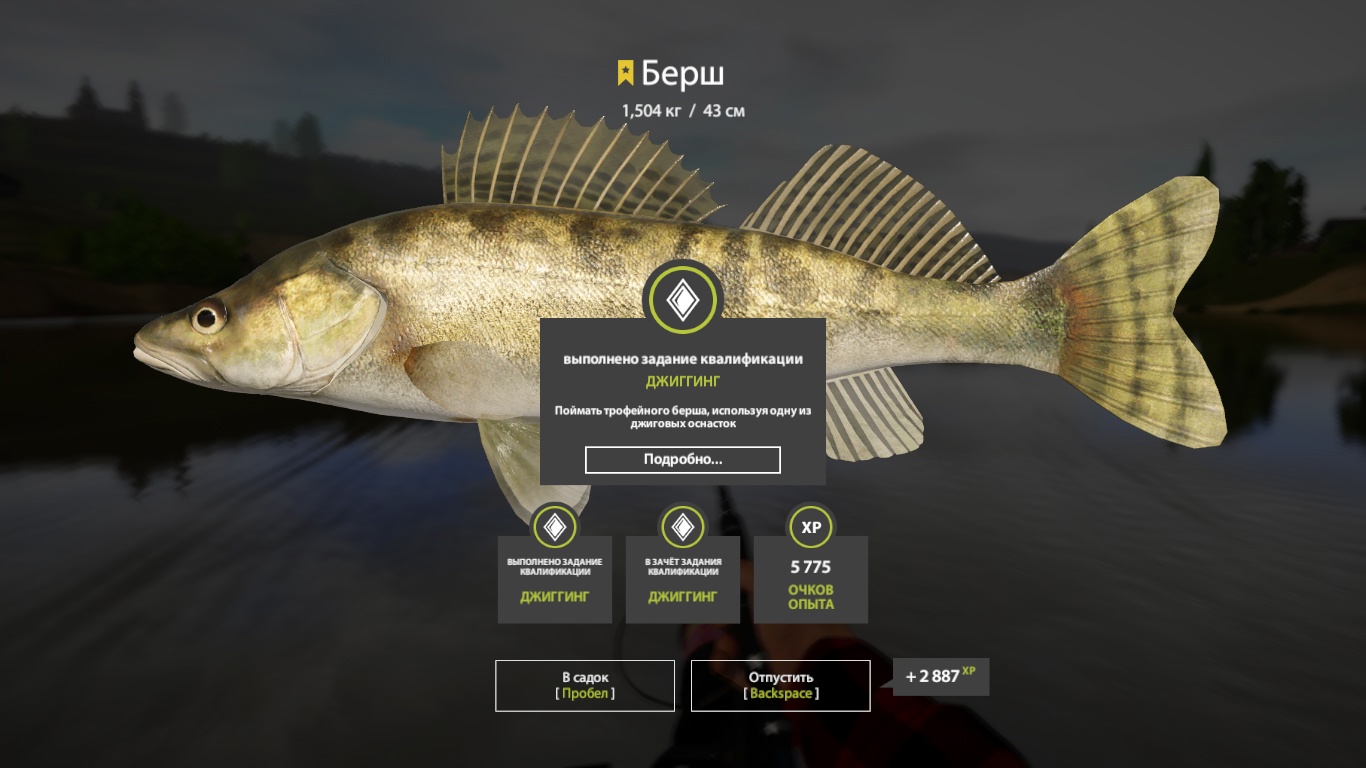The image size is (1366, 768).
Task: Open the Подробно details button
Action: (x=682, y=460)
